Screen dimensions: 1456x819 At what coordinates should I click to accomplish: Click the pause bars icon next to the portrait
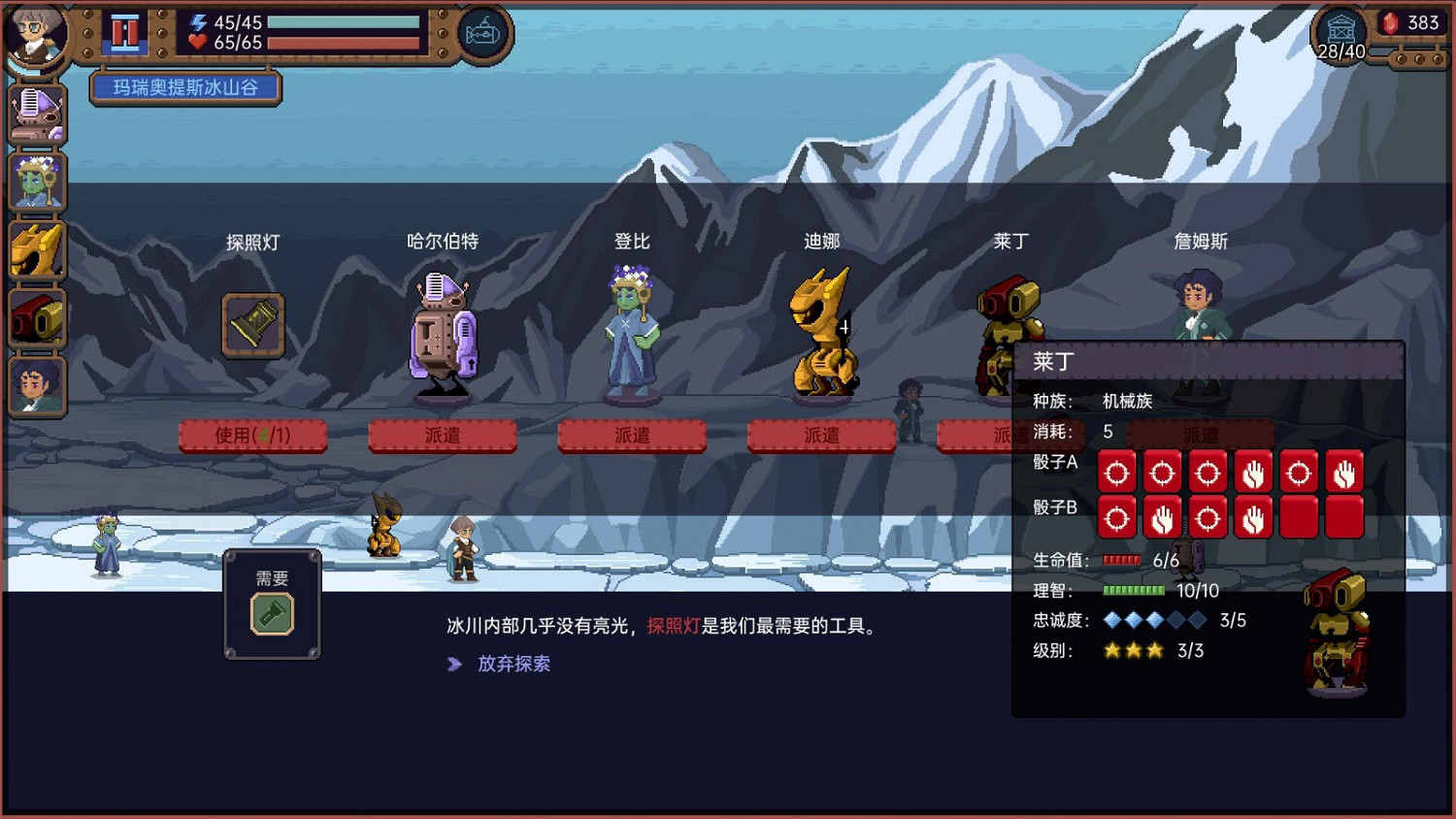coord(124,32)
